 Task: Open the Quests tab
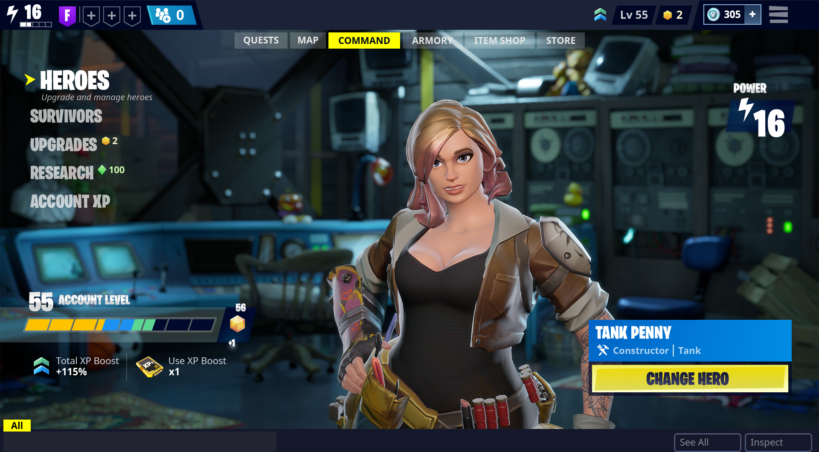tap(261, 41)
